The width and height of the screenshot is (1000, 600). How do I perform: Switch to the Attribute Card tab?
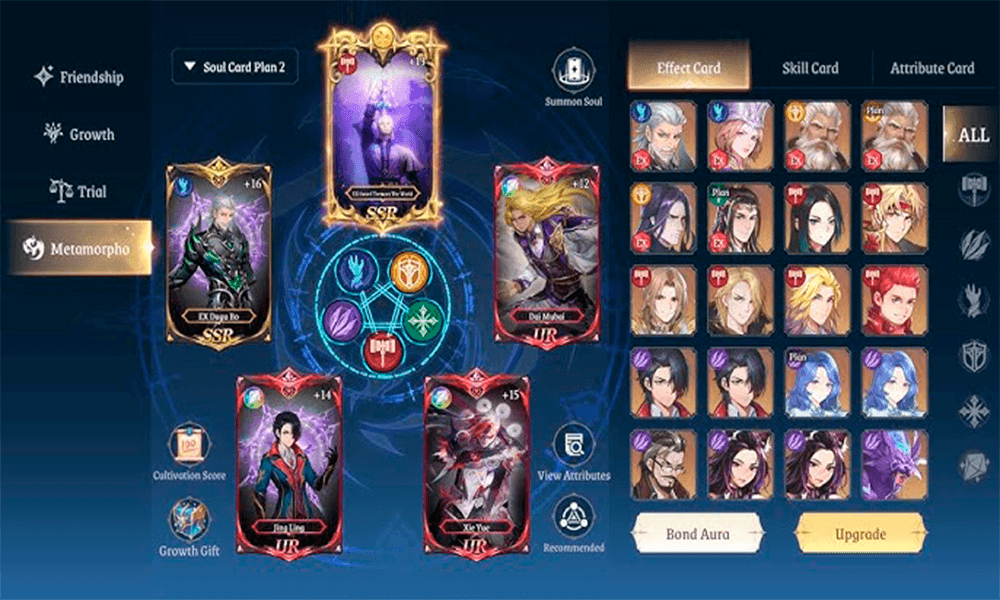tap(932, 68)
